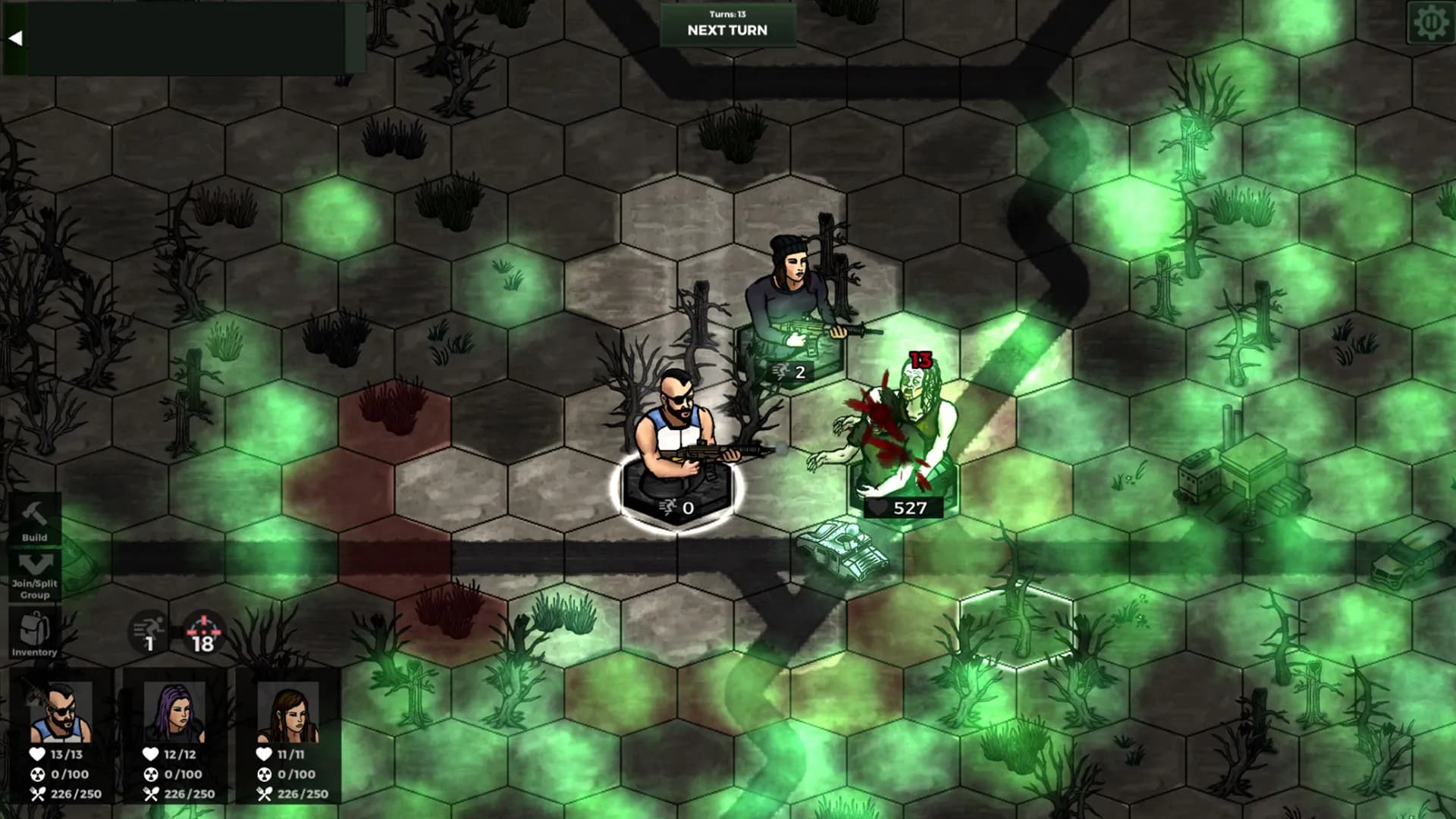End the turn with Next Turn
Viewport: 1456px width, 819px height.
[x=727, y=25]
